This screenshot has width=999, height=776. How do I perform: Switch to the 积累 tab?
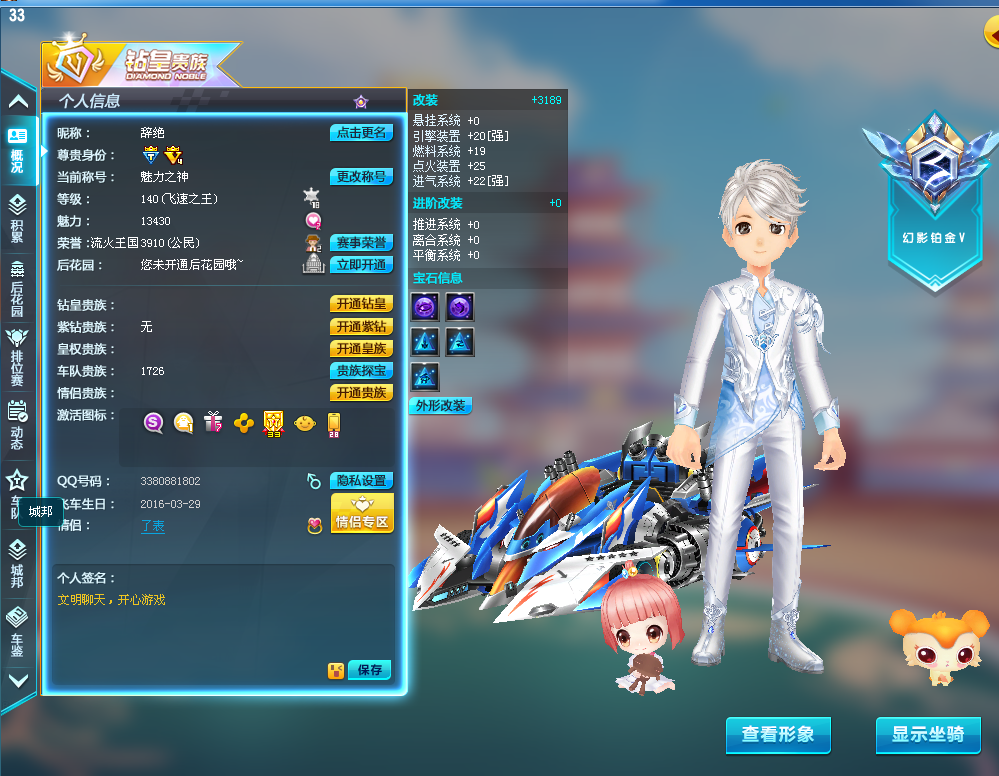tap(17, 218)
